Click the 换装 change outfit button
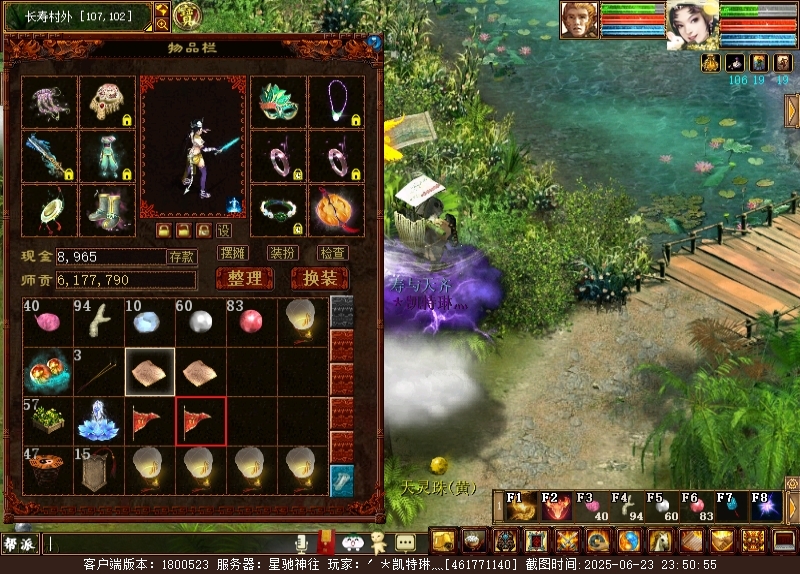Viewport: 800px width, 574px height. pos(320,279)
